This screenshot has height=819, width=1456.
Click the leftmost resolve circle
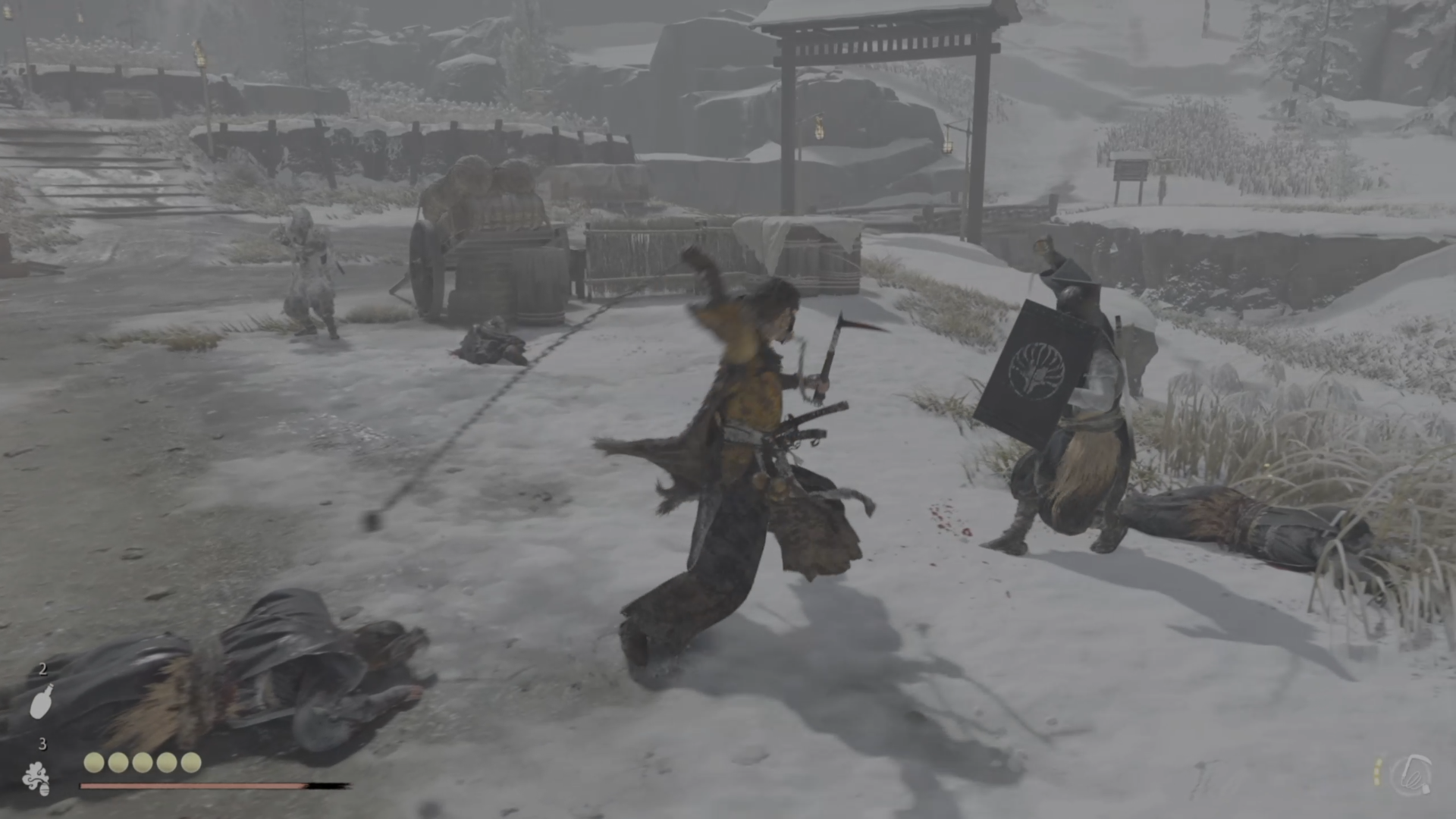click(x=94, y=762)
